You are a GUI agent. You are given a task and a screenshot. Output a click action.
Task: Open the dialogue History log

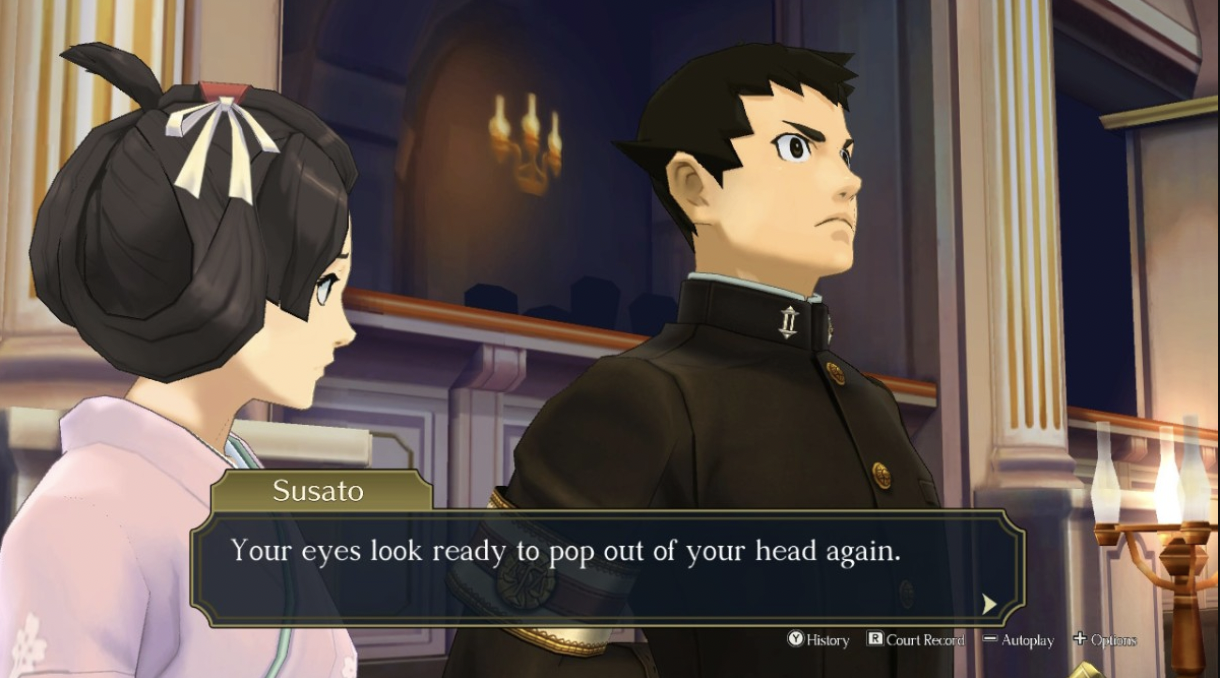(818, 640)
